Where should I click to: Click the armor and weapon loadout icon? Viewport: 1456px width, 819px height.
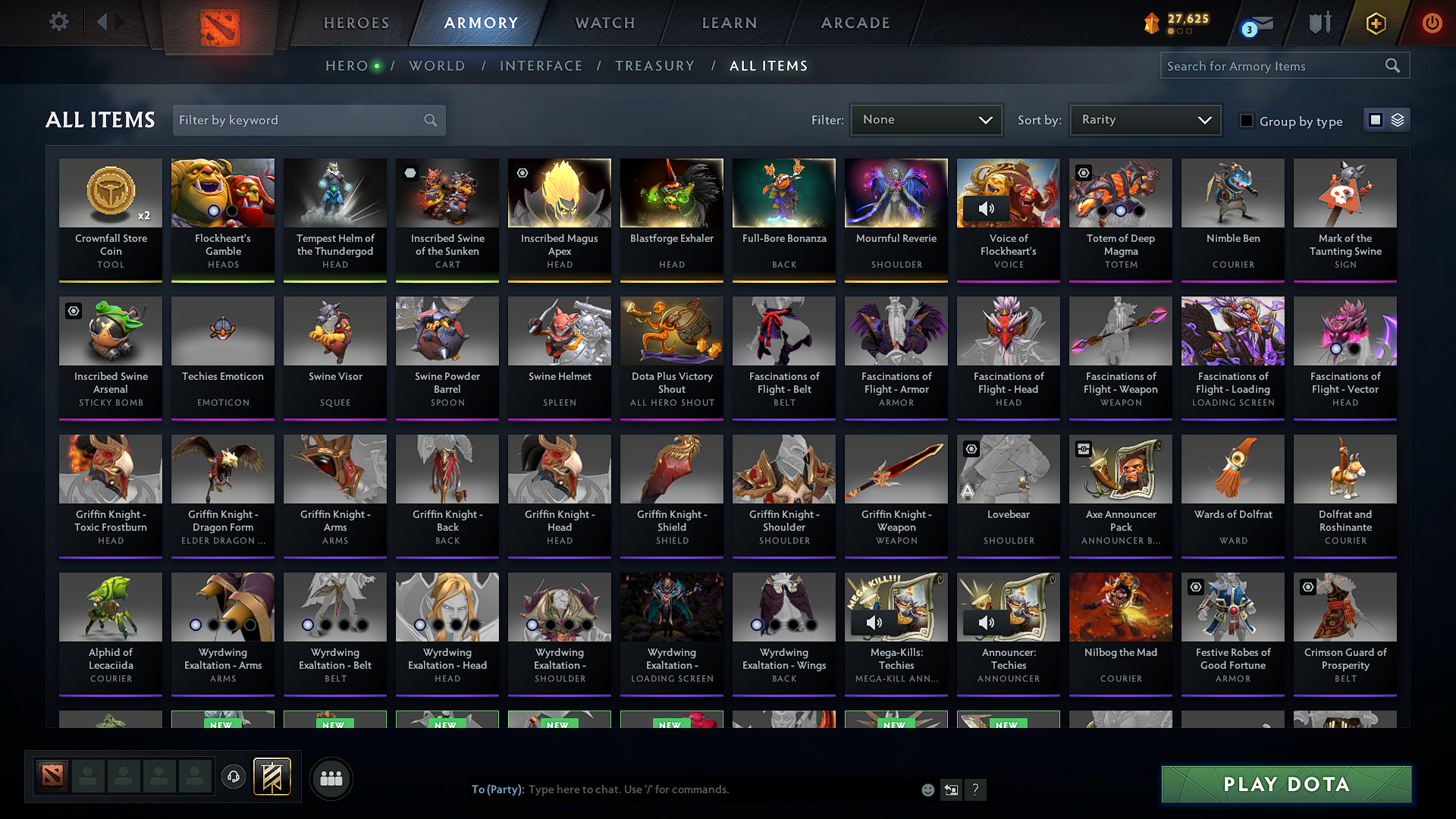[1319, 22]
